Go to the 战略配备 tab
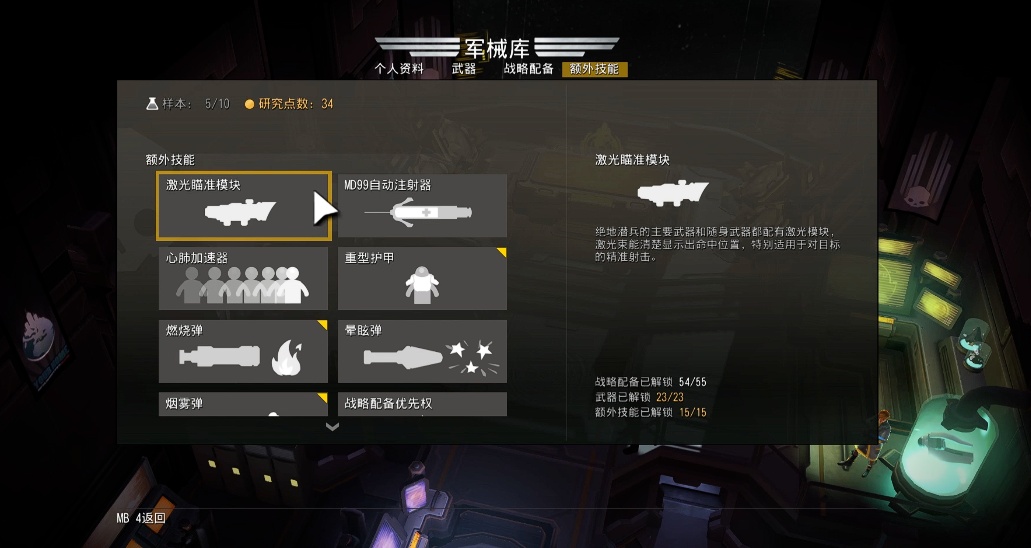This screenshot has width=1031, height=548. point(528,69)
